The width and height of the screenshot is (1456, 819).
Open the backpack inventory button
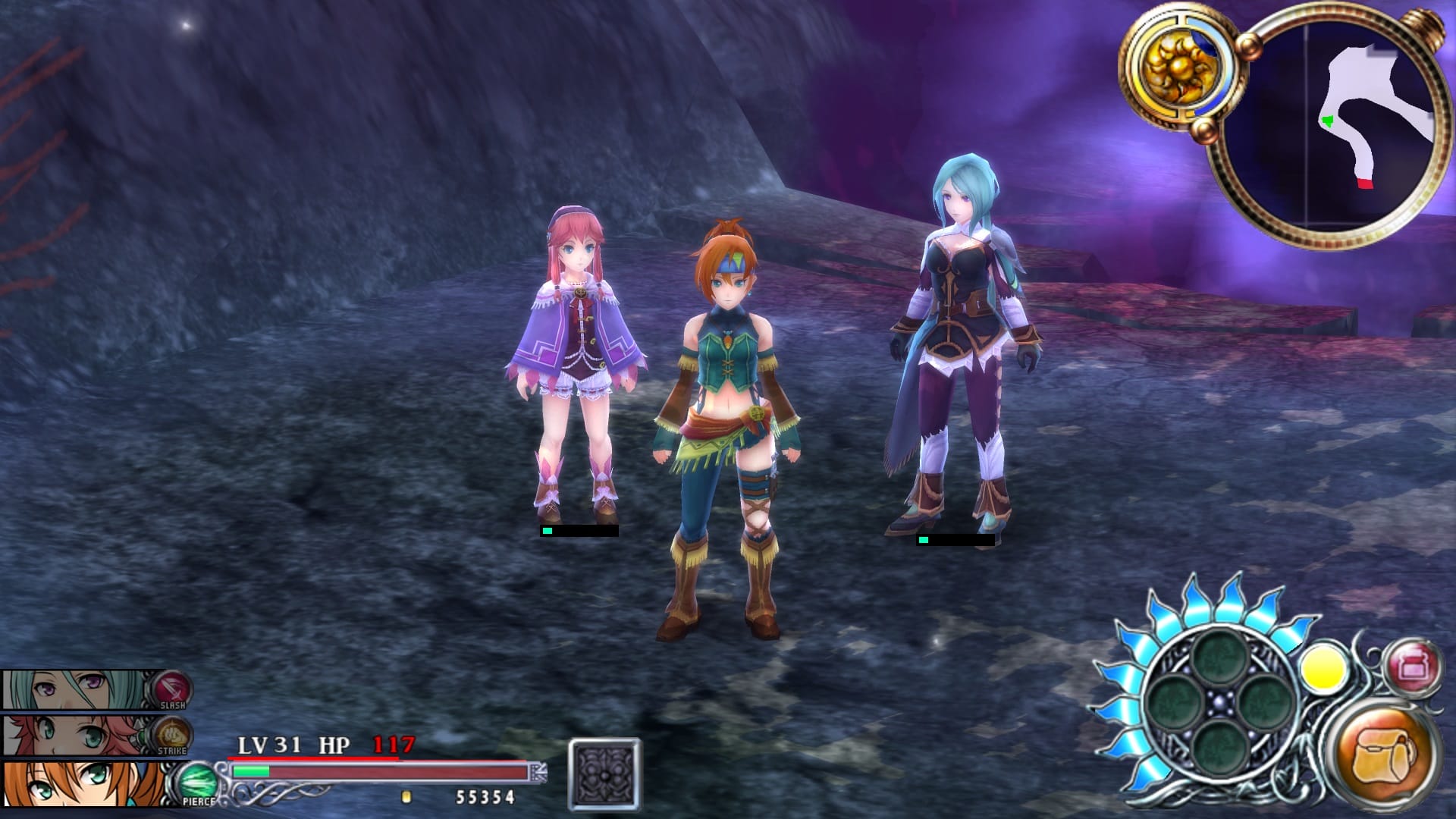pyautogui.click(x=1385, y=754)
